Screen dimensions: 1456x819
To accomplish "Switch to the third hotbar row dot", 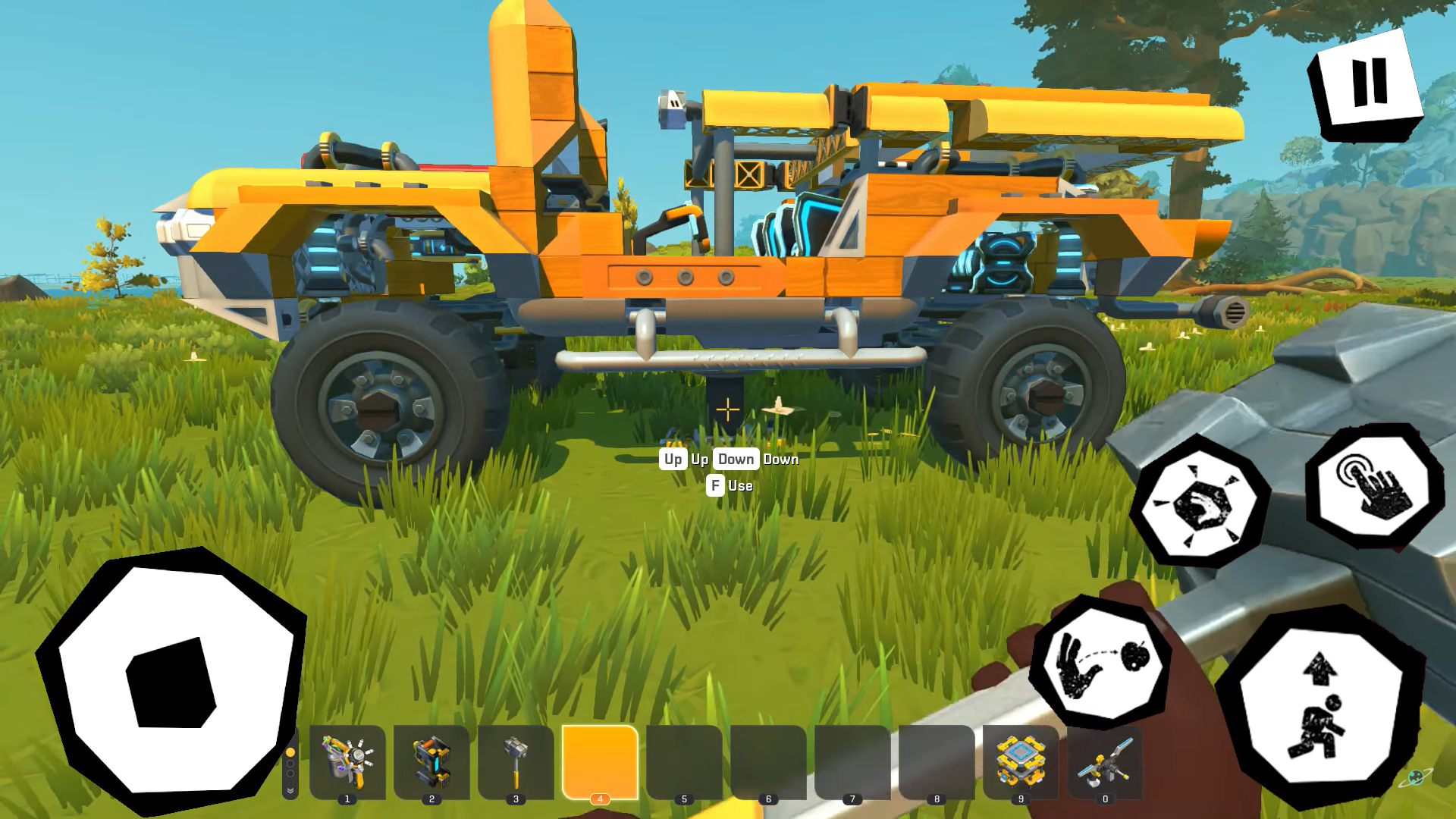I will pyautogui.click(x=290, y=773).
